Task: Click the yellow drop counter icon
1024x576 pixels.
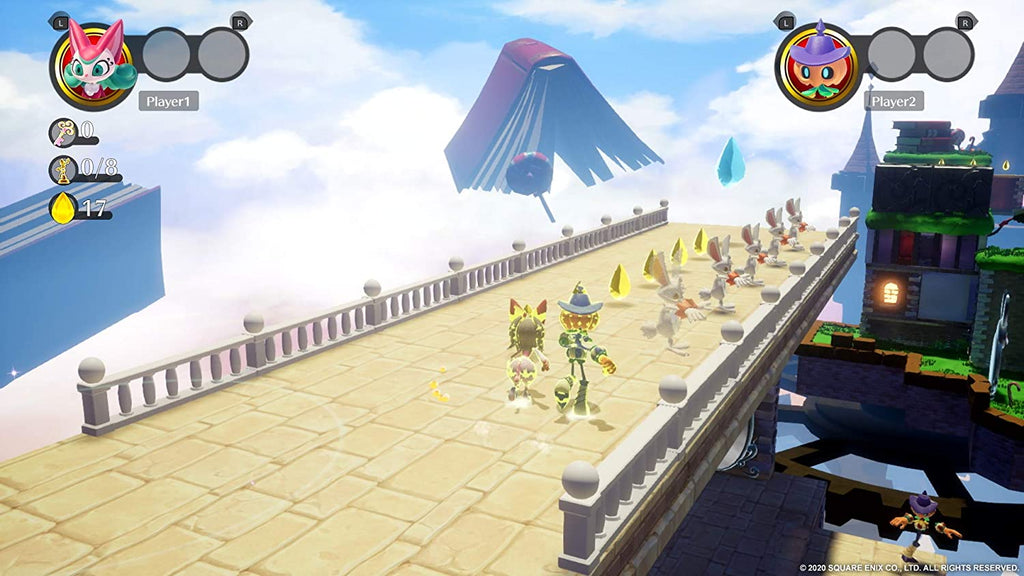Action: [x=63, y=208]
